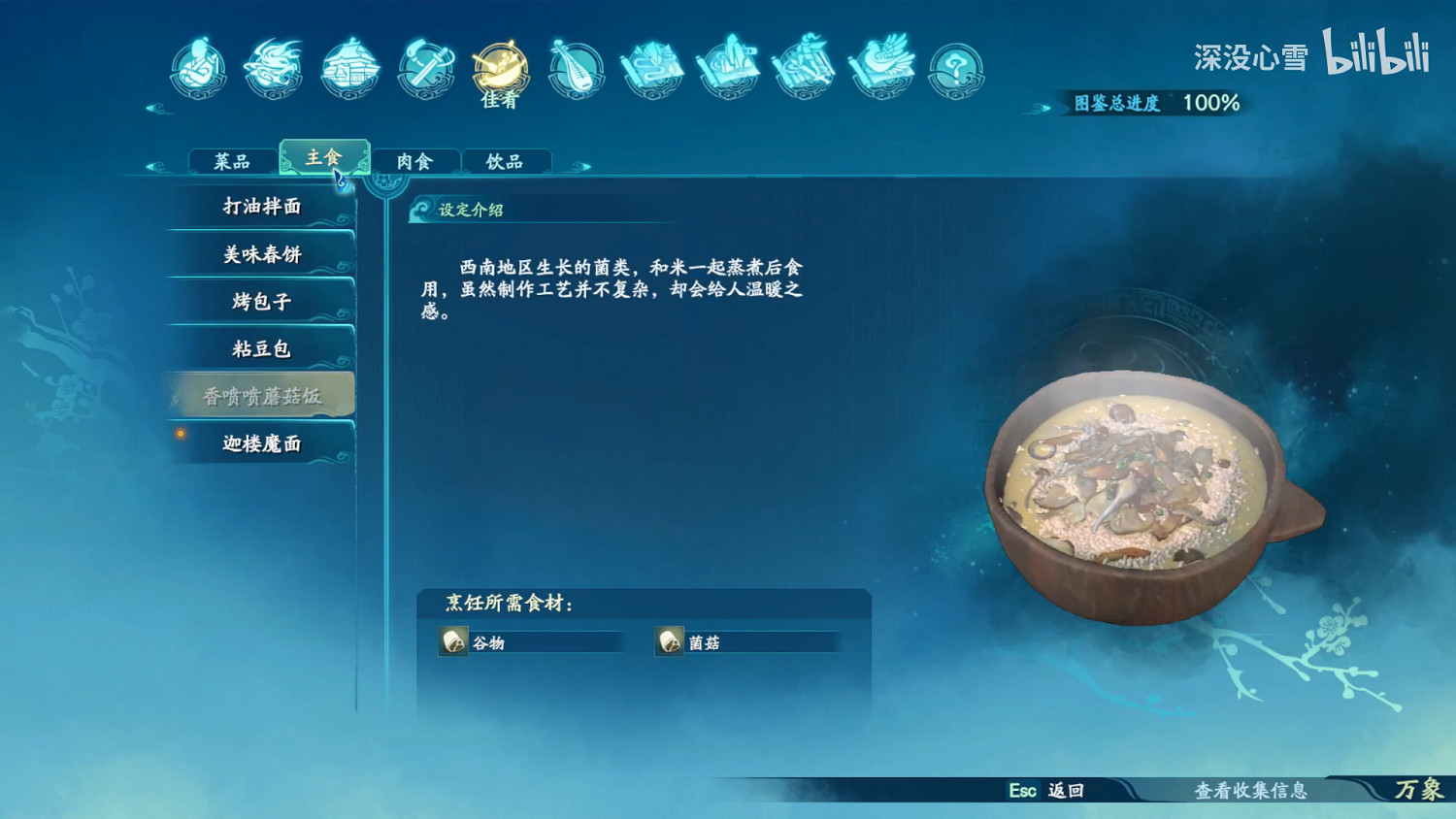
Task: Open the winged bird scroll category icon
Action: 880,68
